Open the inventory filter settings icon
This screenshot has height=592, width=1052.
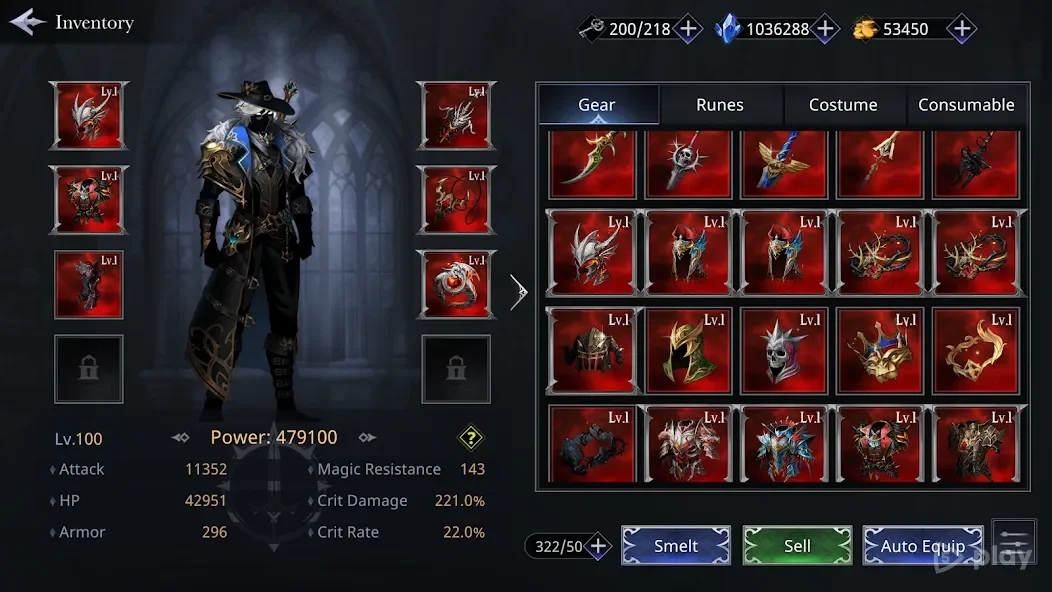[1013, 542]
